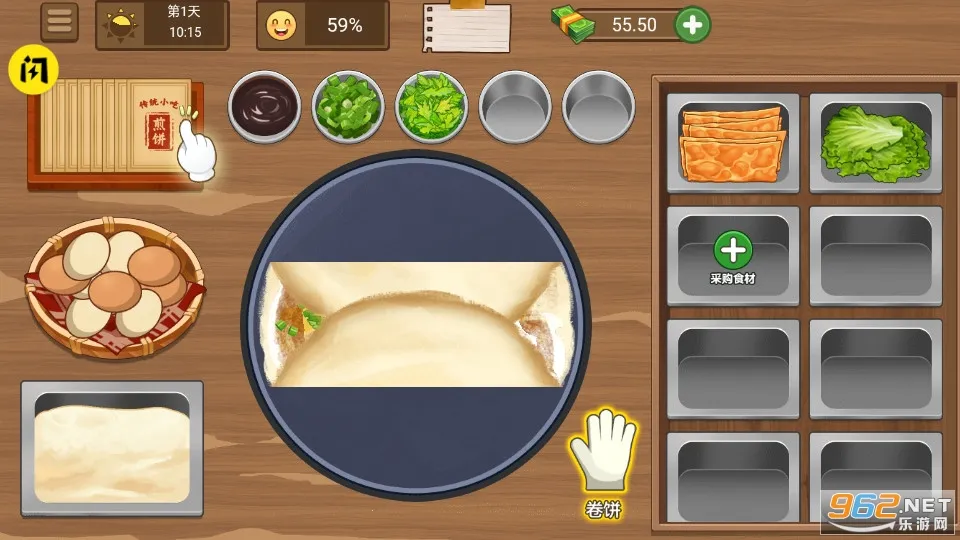Scoop batter from the batter tray
The width and height of the screenshot is (960, 540).
point(111,443)
